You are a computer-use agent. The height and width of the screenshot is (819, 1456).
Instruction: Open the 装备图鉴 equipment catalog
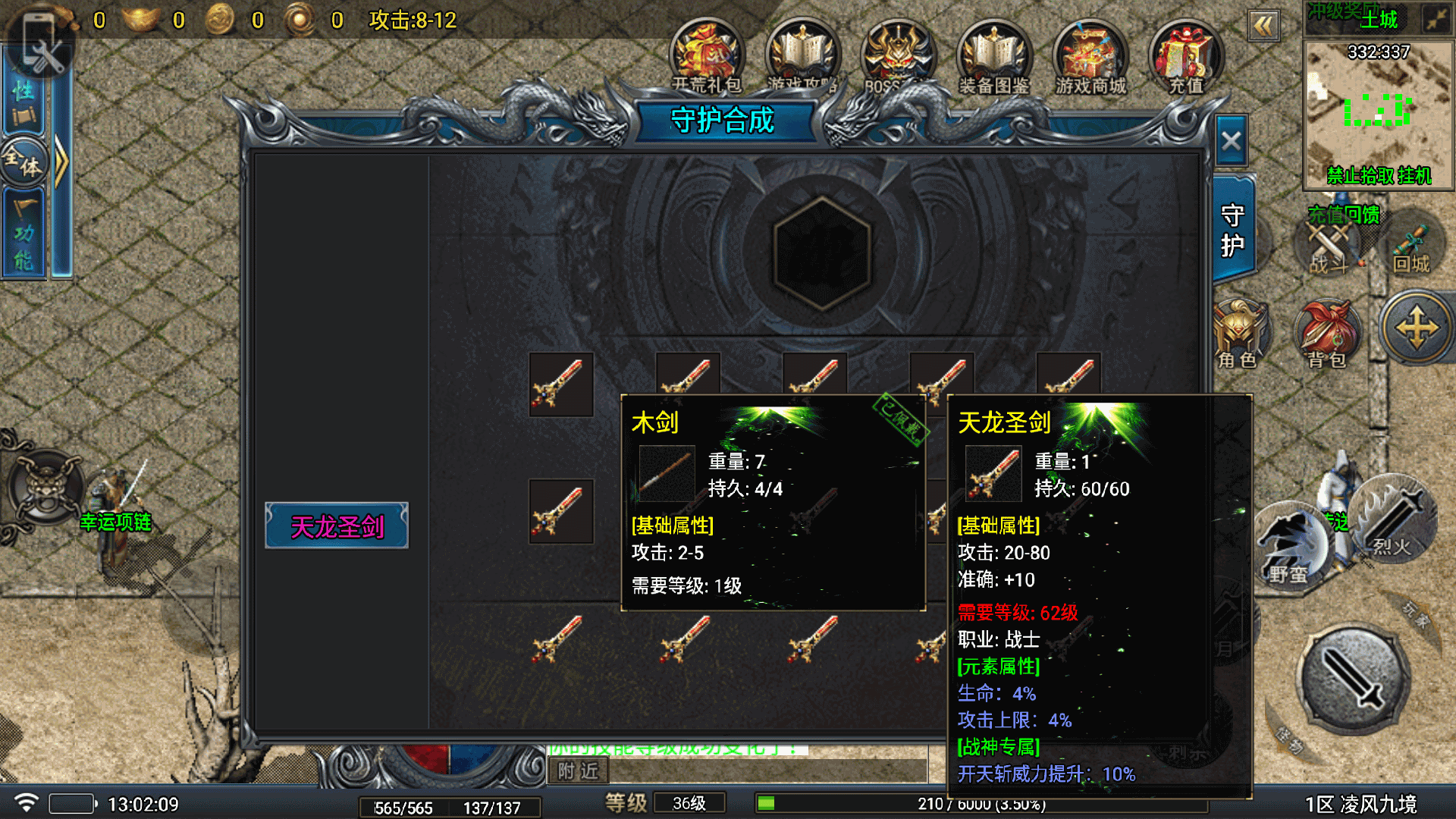[993, 56]
